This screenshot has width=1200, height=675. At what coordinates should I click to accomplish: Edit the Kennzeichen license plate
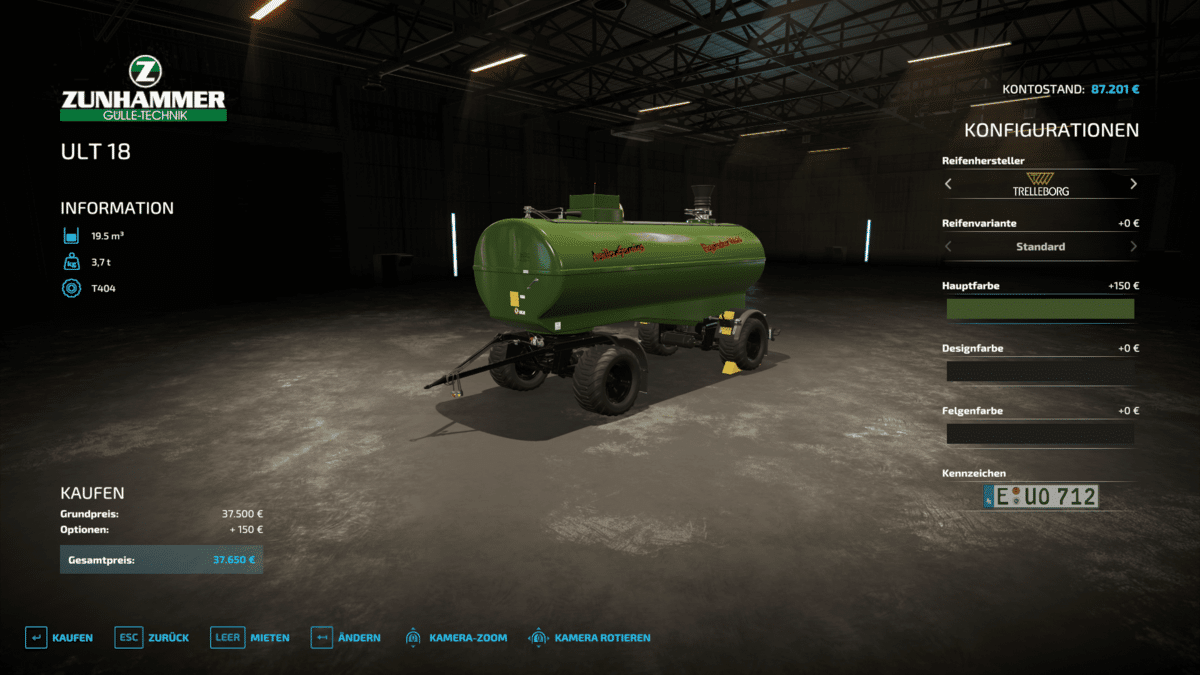pyautogui.click(x=1040, y=496)
